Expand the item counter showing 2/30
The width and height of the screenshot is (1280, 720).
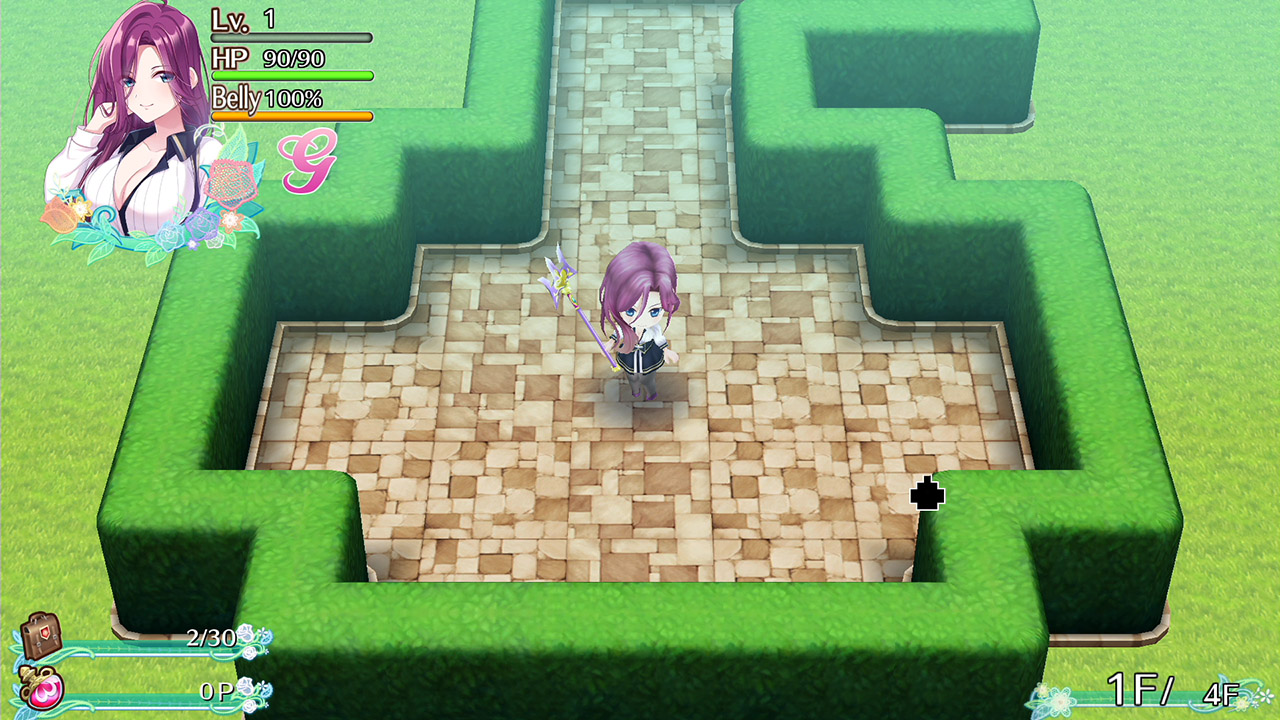(x=213, y=636)
